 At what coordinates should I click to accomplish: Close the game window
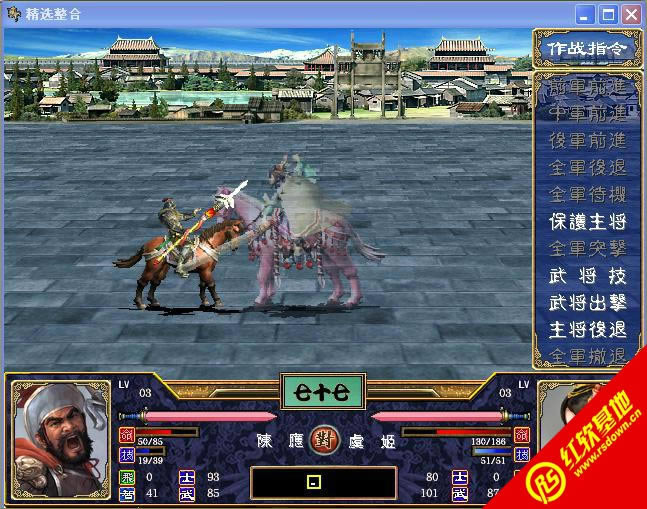(x=631, y=15)
